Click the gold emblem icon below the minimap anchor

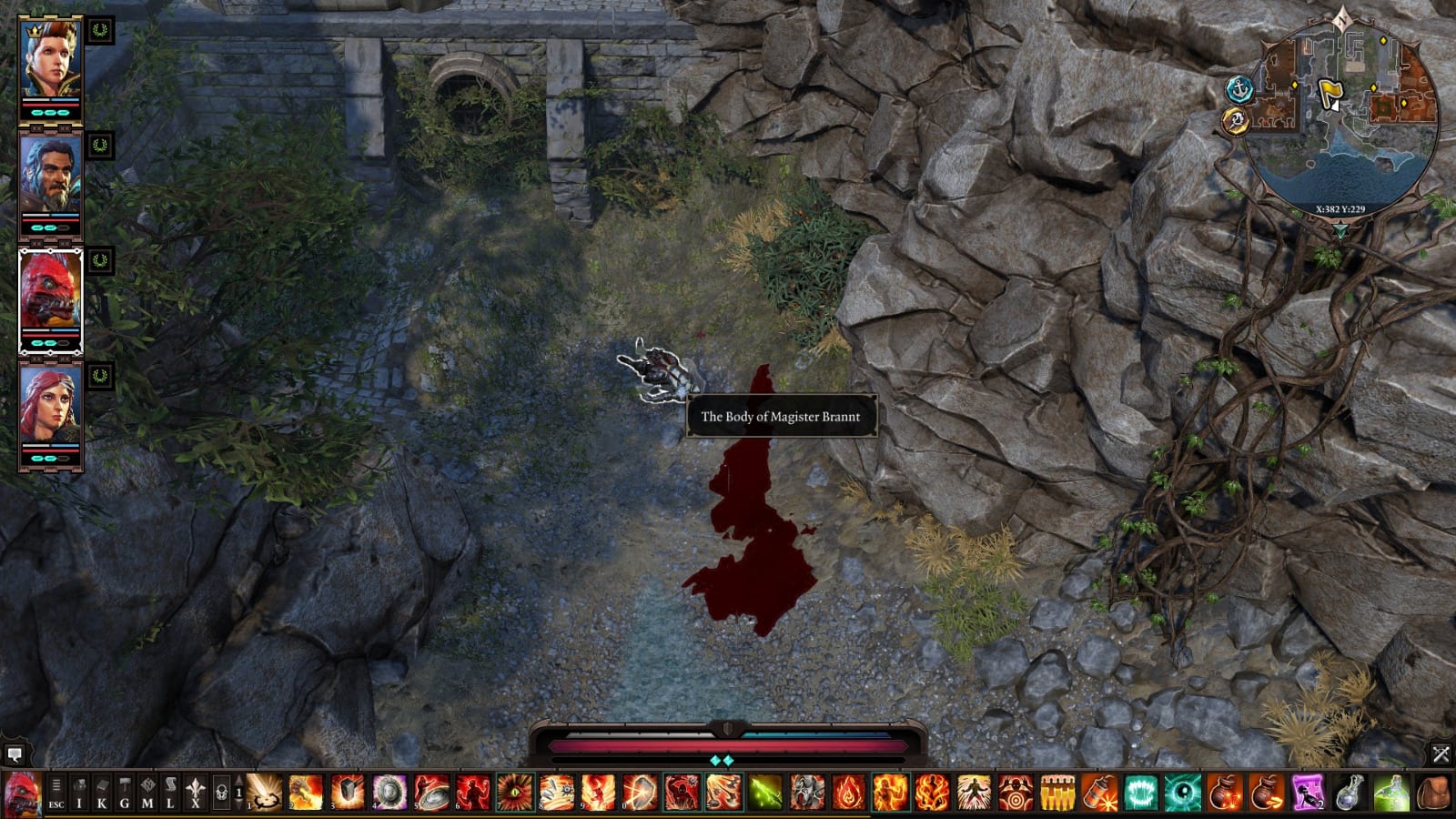coord(1237,119)
